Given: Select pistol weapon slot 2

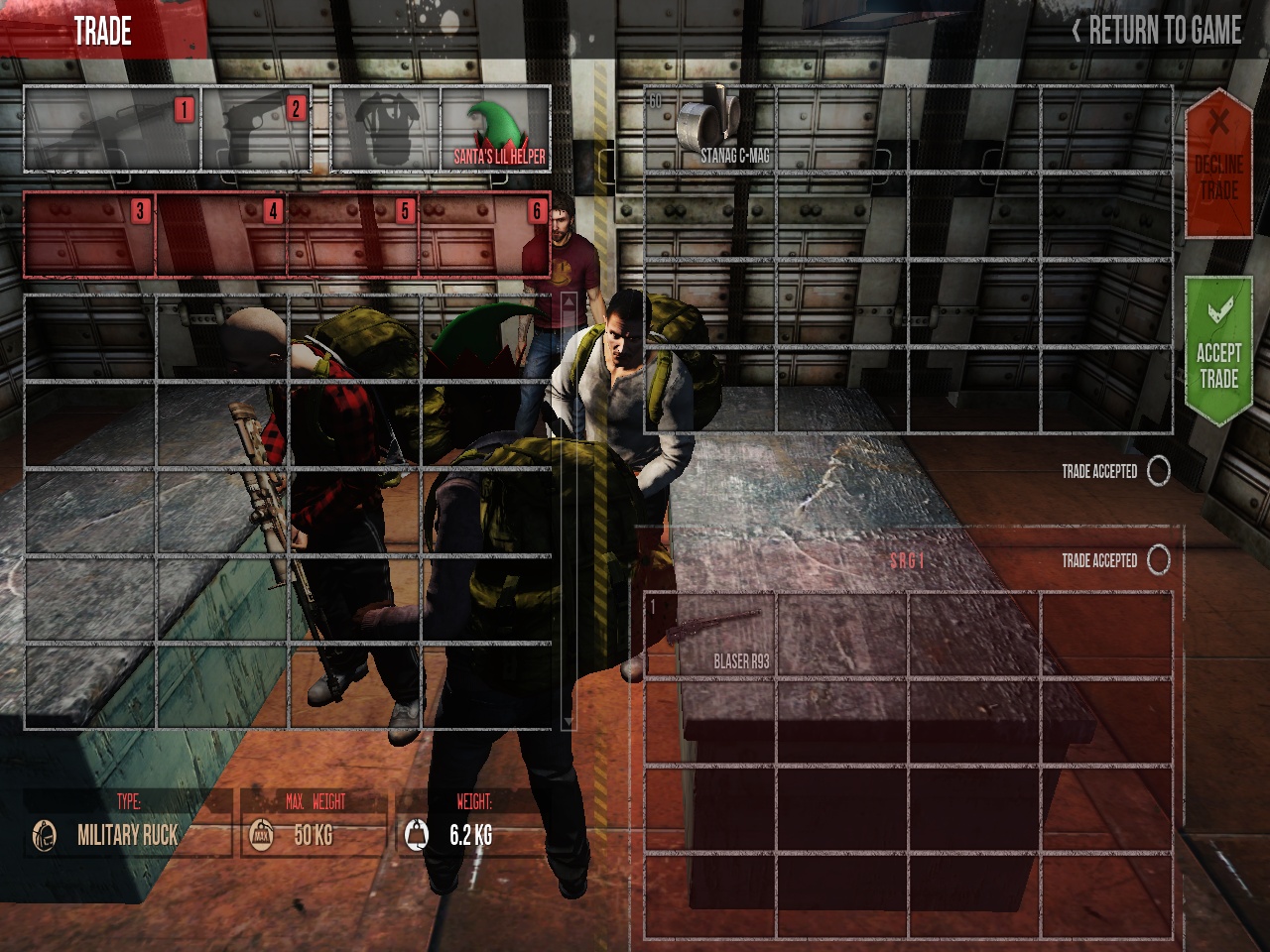Looking at the screenshot, I should pyautogui.click(x=257, y=129).
